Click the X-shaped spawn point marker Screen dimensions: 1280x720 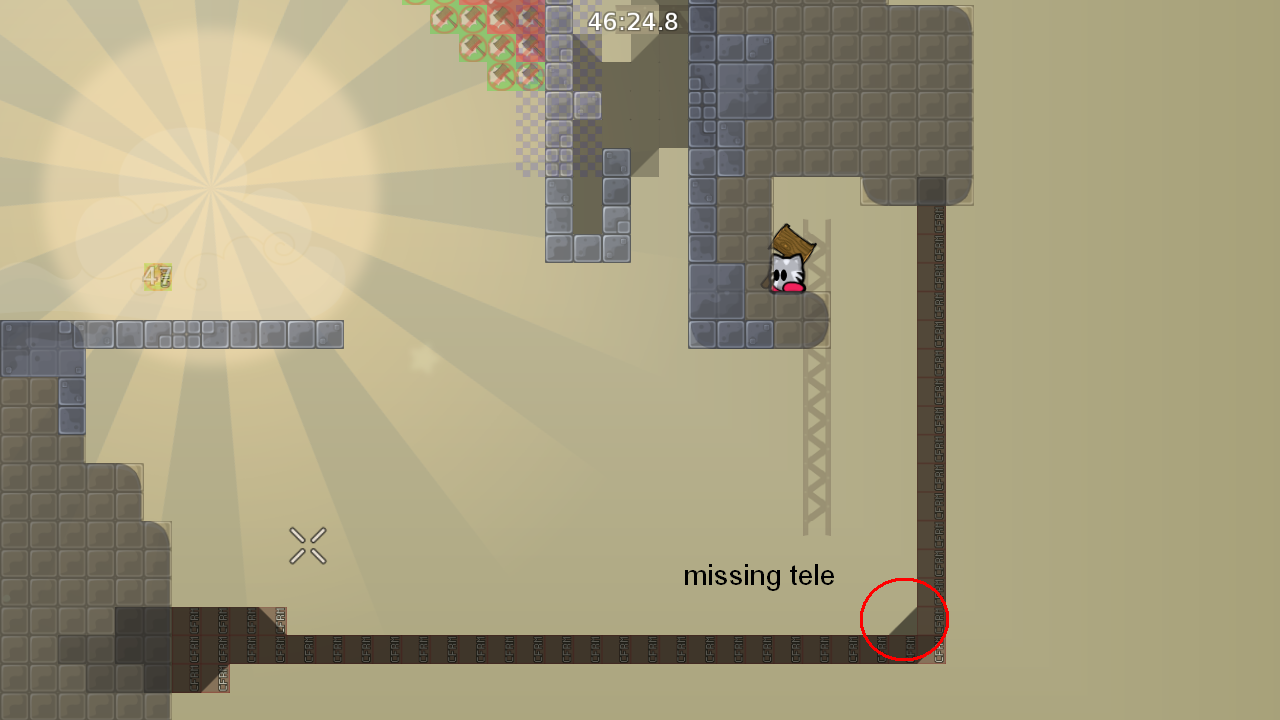pyautogui.click(x=307, y=544)
